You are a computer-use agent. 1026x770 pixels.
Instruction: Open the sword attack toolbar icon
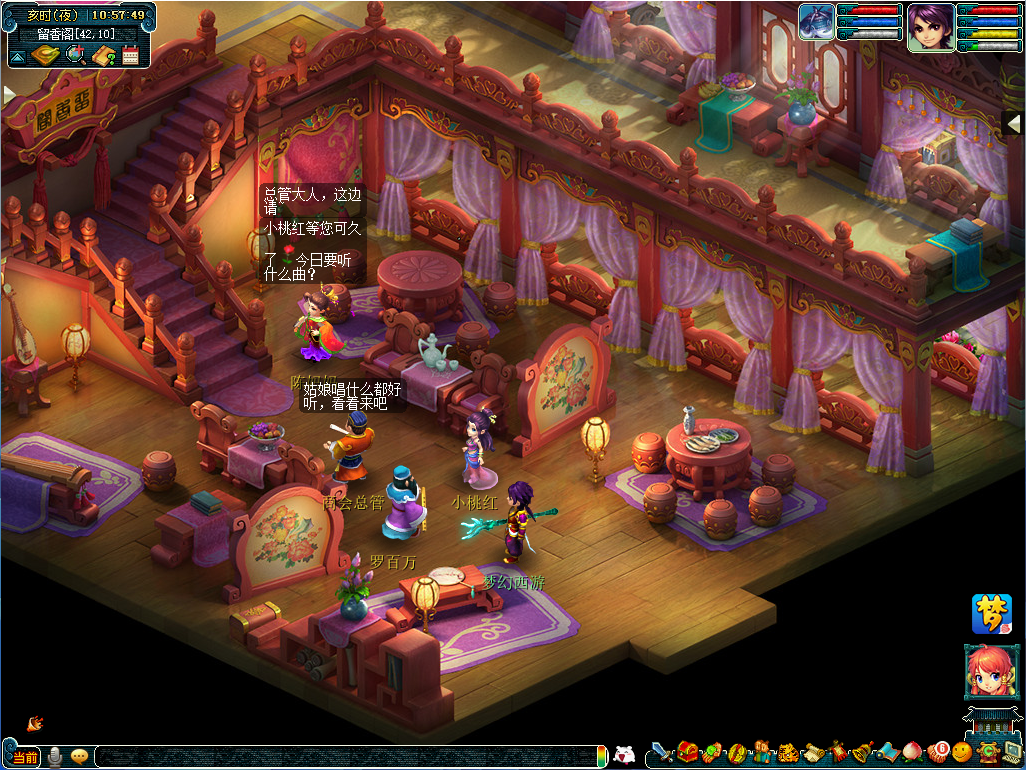[x=662, y=752]
